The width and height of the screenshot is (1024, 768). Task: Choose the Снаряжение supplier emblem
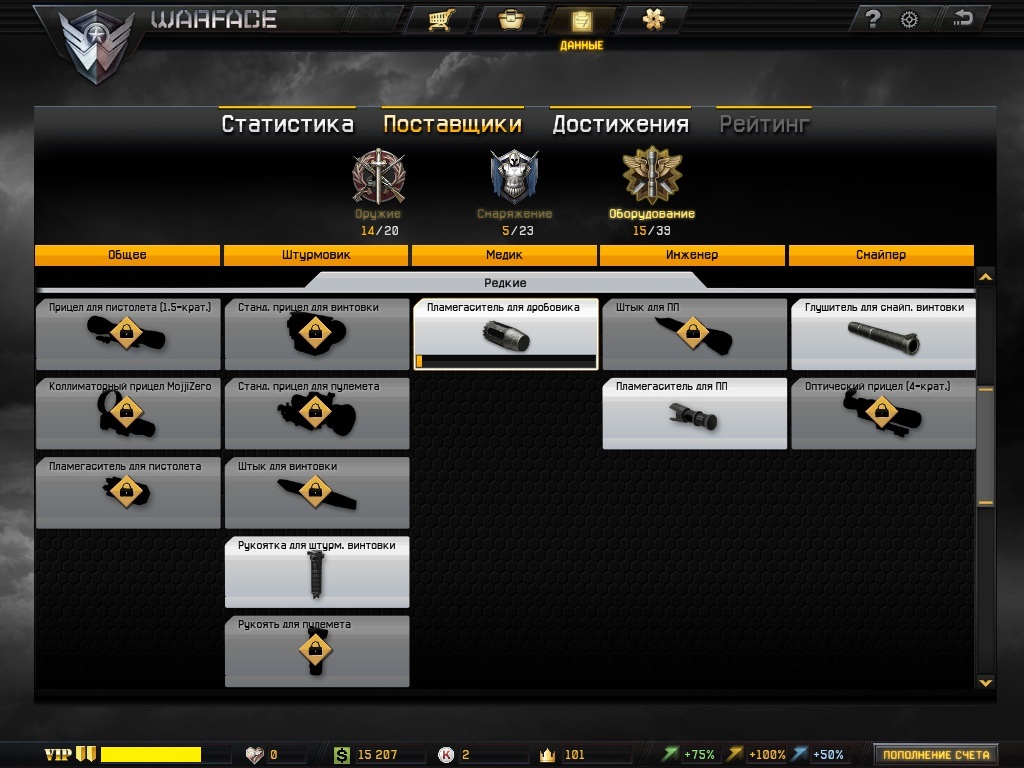click(x=514, y=176)
